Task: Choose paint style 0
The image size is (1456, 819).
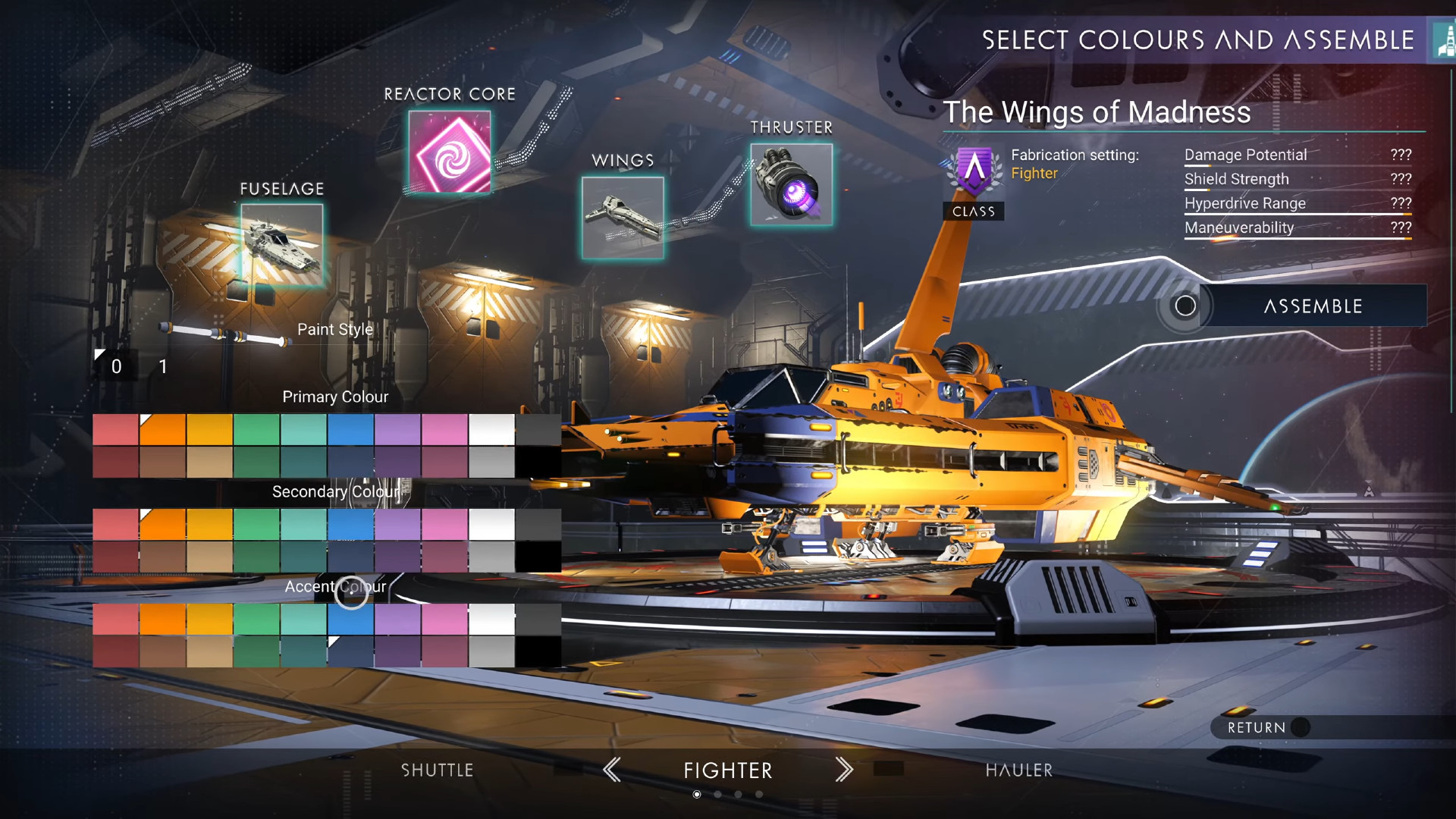Action: [x=116, y=367]
